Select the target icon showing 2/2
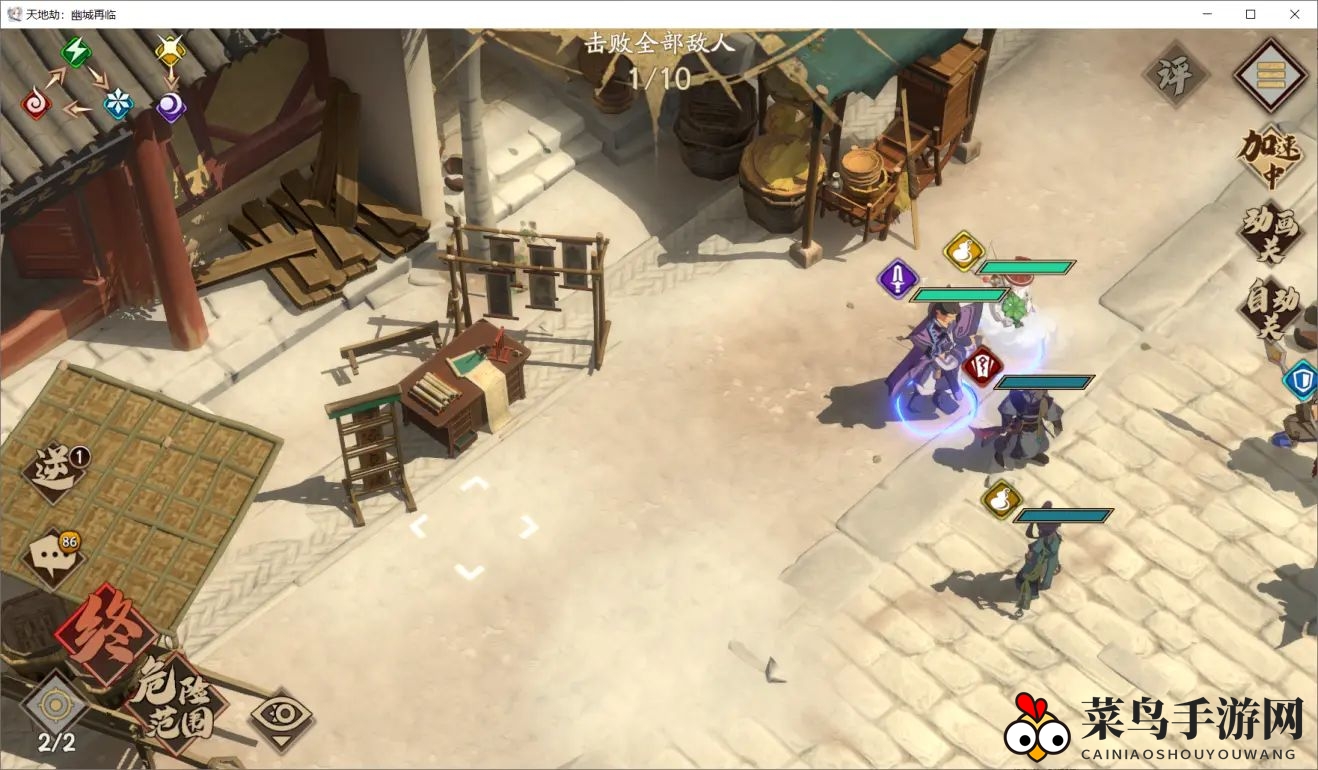 coord(56,708)
